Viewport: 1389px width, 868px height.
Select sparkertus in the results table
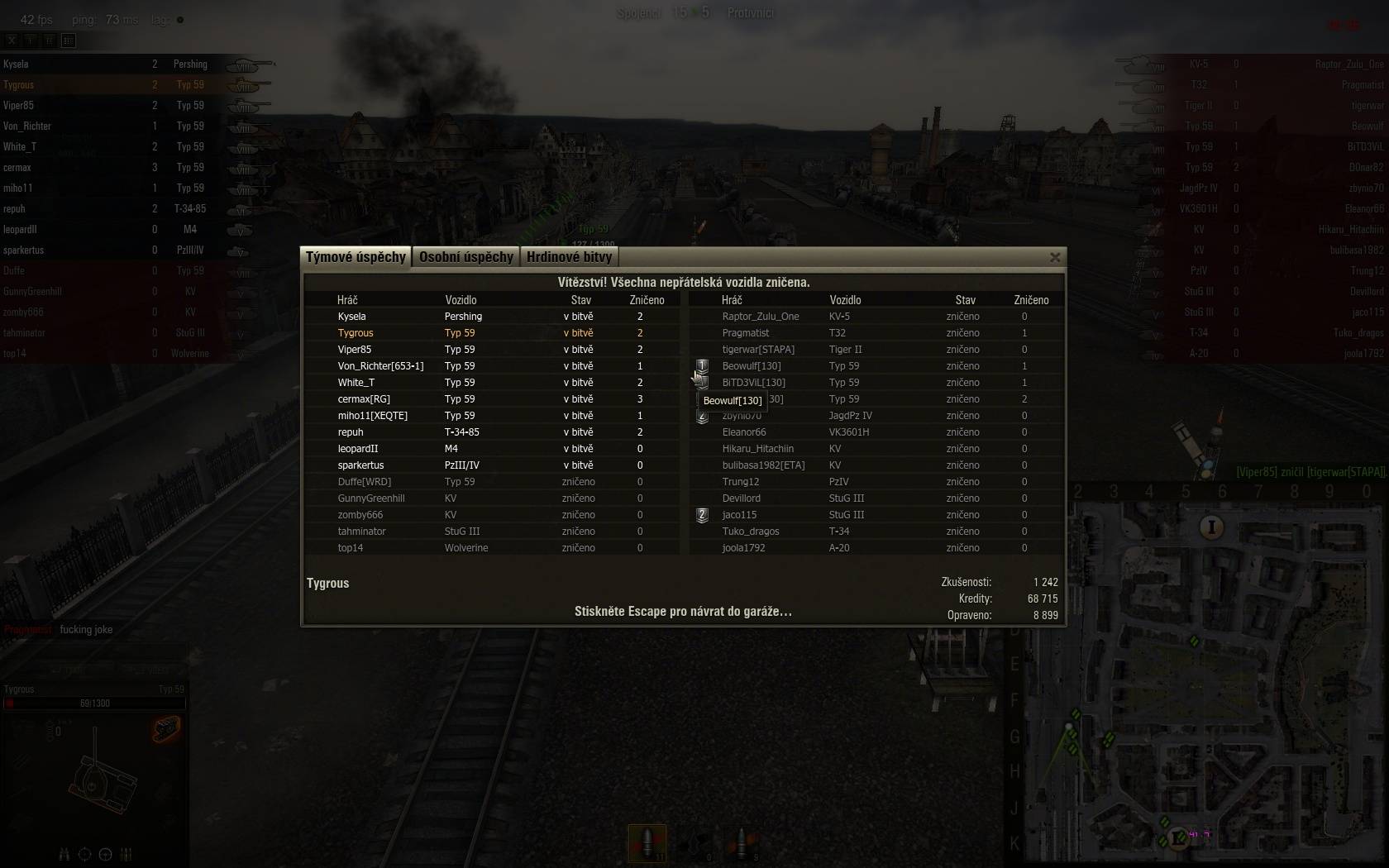[360, 465]
